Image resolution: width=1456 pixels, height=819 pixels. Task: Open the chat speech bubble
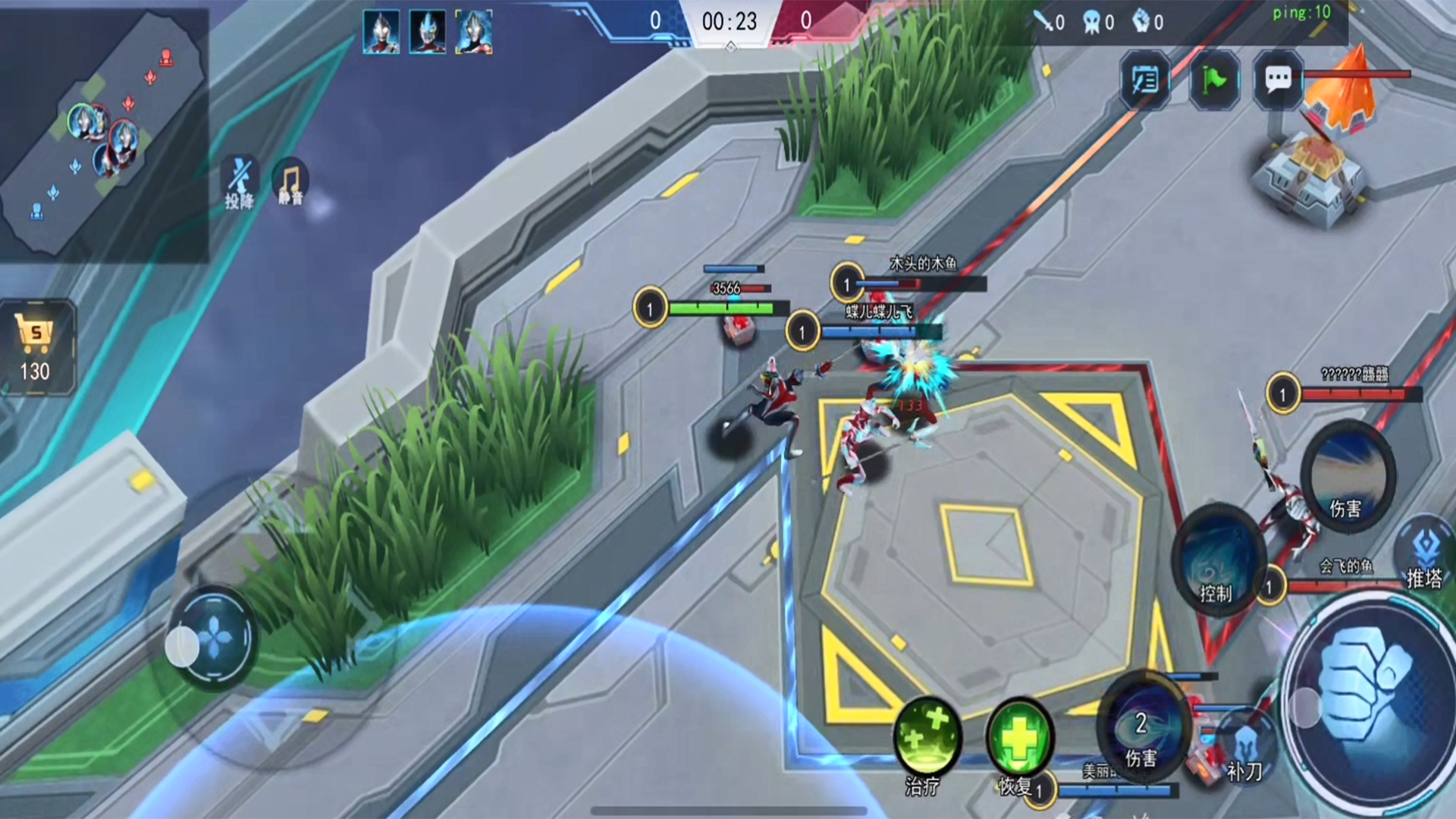pyautogui.click(x=1278, y=79)
